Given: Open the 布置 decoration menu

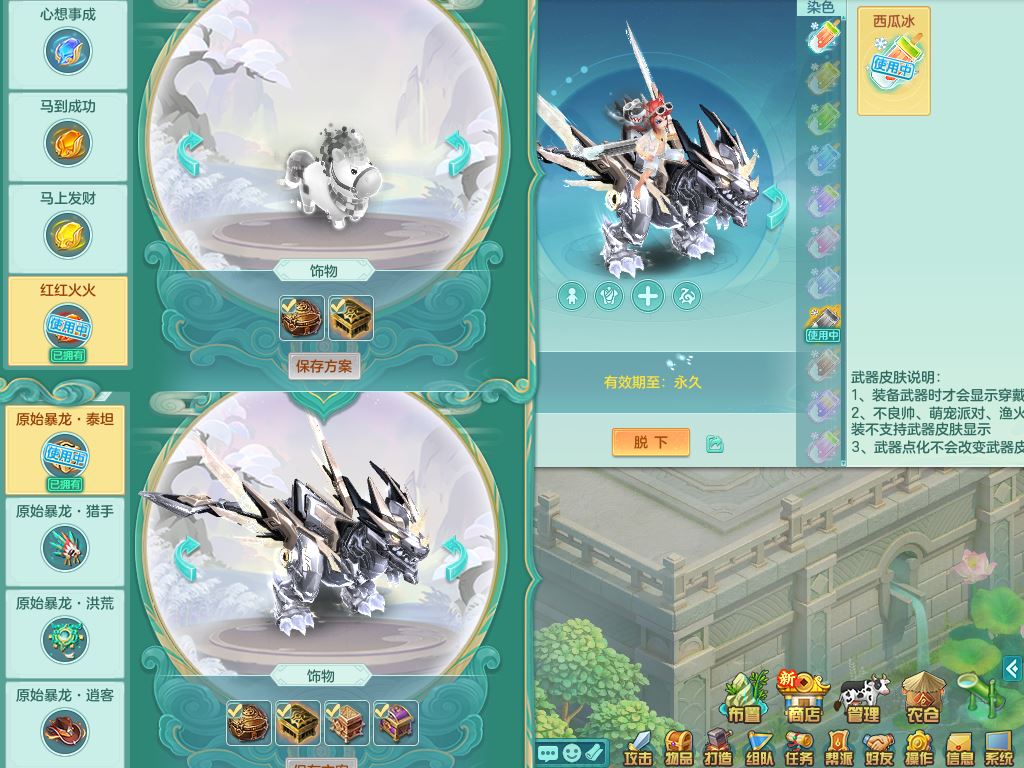Looking at the screenshot, I should pos(744,698).
